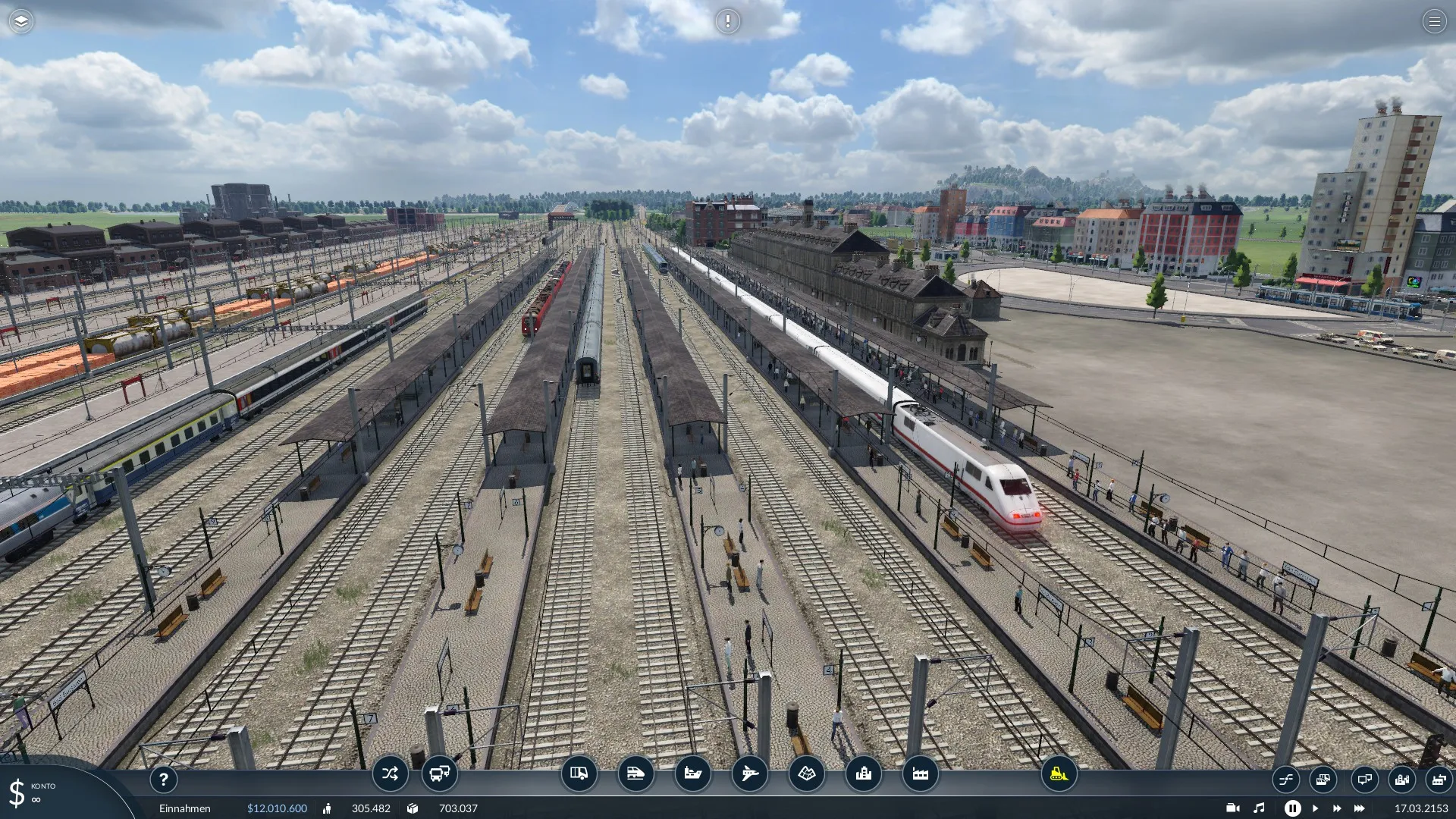Open the terrain landscaping tools
This screenshot has height=819, width=1456.
click(806, 773)
